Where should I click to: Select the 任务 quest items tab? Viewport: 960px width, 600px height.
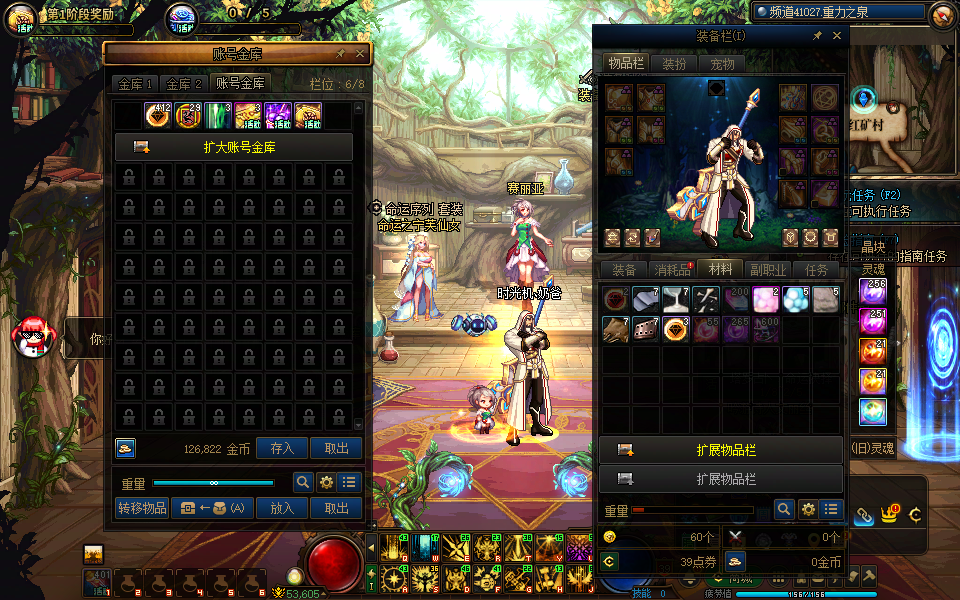pos(817,269)
